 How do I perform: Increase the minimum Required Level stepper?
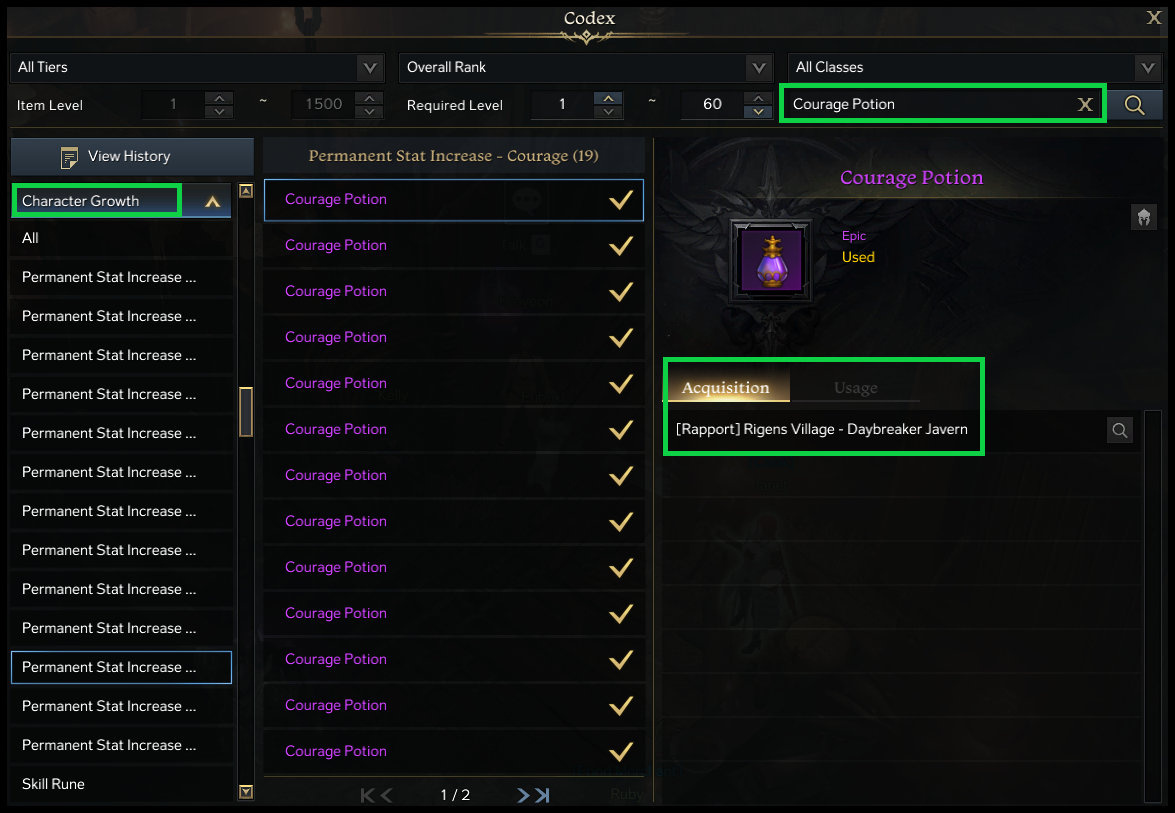(x=607, y=98)
